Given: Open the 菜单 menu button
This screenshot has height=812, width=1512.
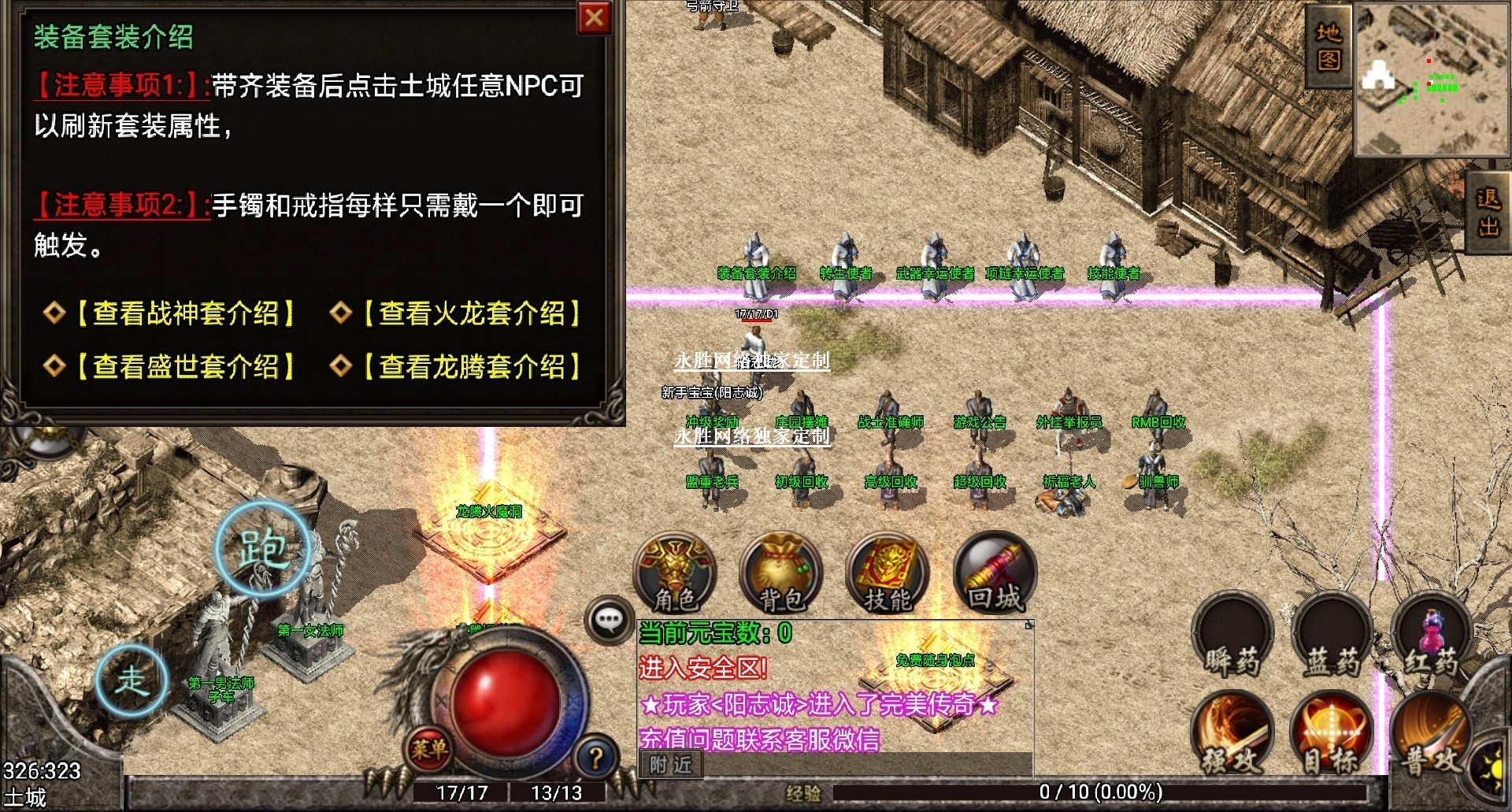Looking at the screenshot, I should [x=429, y=748].
